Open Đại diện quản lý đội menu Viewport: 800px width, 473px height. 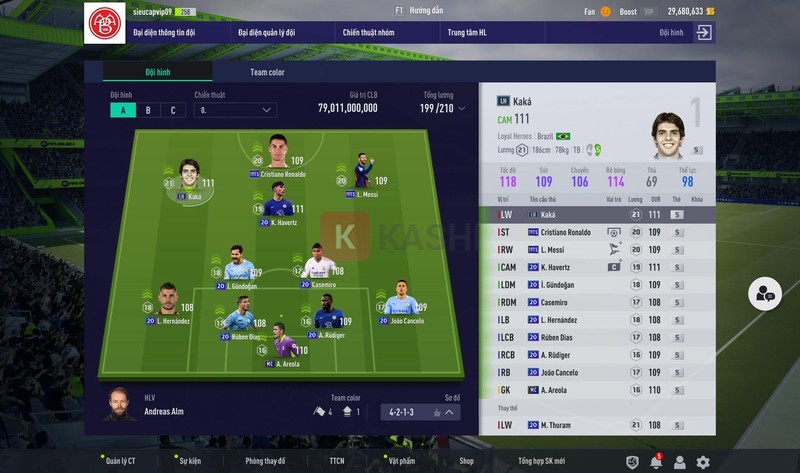[x=267, y=33]
